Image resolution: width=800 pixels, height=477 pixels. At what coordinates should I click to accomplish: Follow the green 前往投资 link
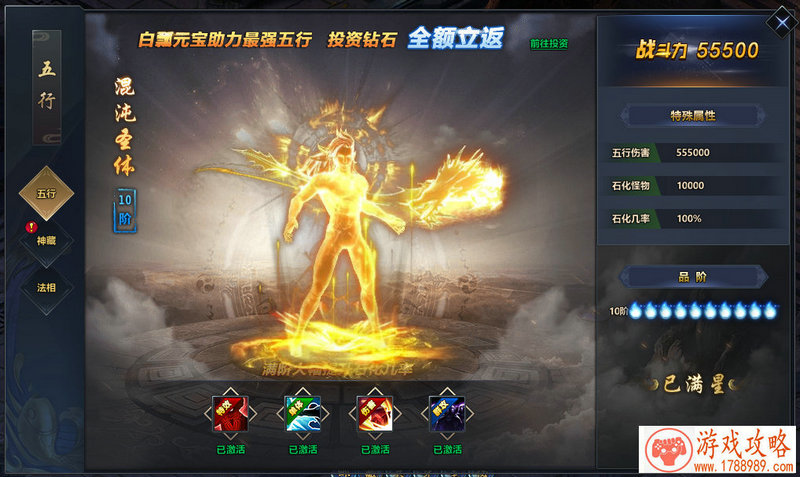(549, 44)
